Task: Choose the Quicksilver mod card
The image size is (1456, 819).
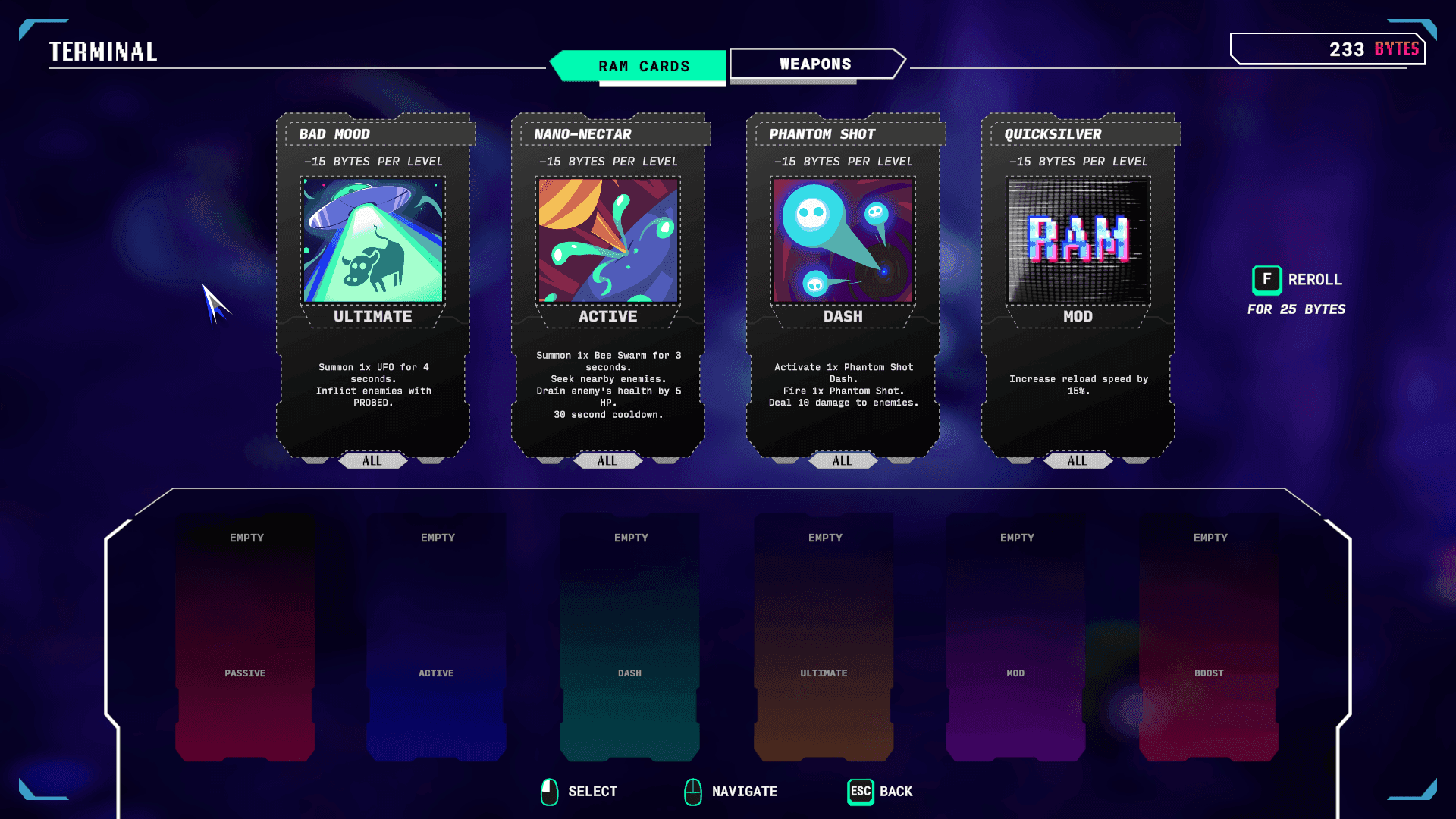Action: coord(1078,284)
